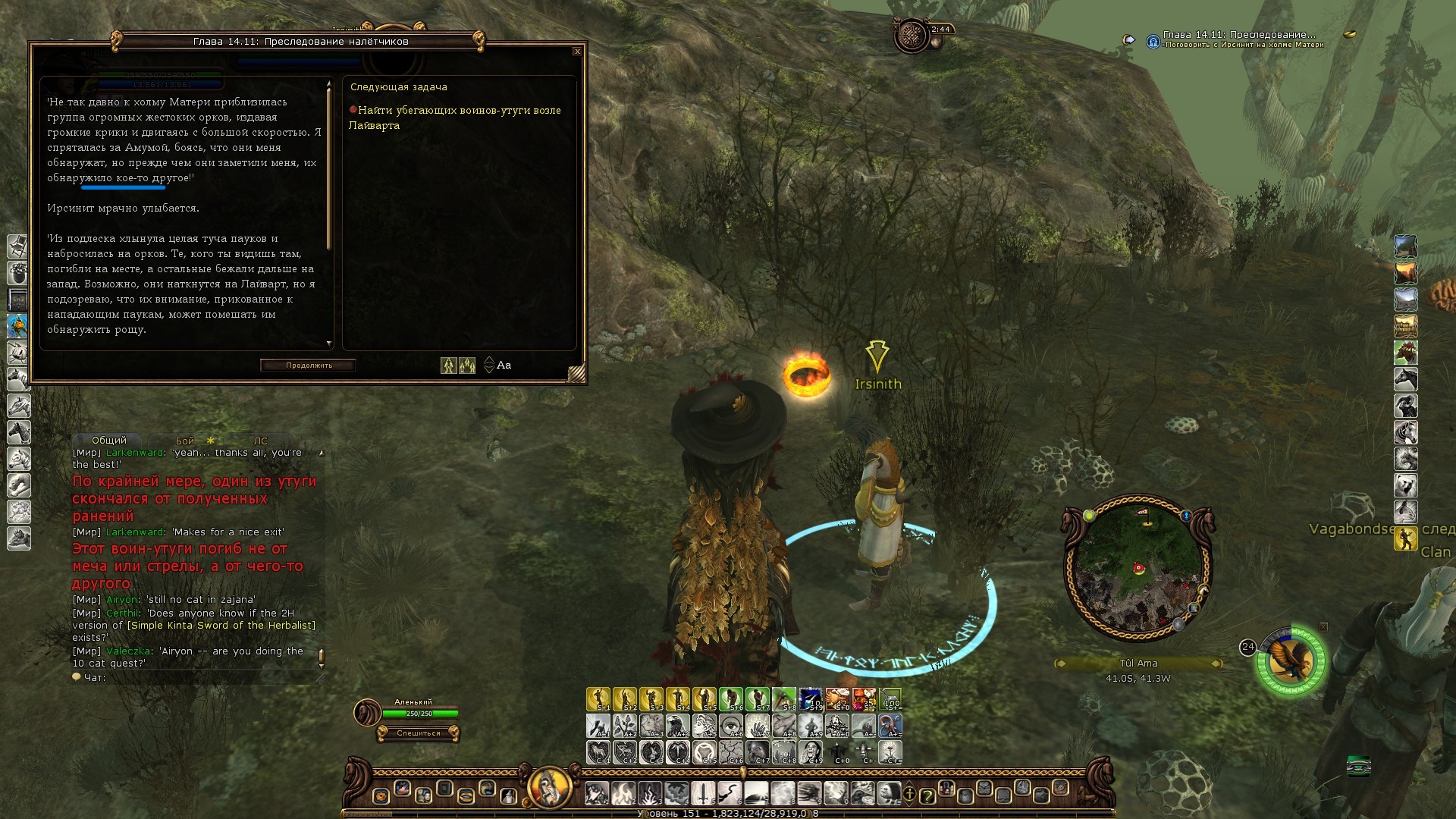The width and height of the screenshot is (1456, 819).
Task: Click the Tûl Ama location banner
Action: [x=1138, y=664]
